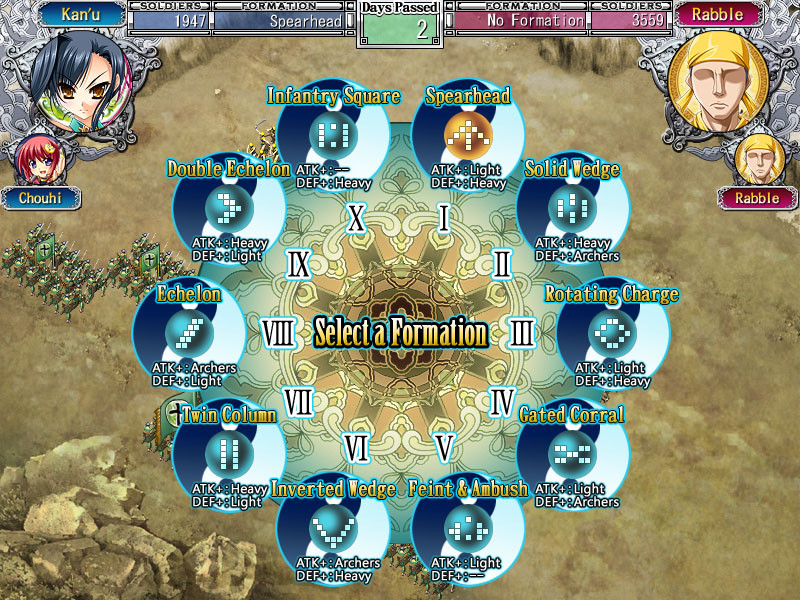Pick the Inverted Wedge formation
The width and height of the screenshot is (800, 600).
tap(332, 526)
